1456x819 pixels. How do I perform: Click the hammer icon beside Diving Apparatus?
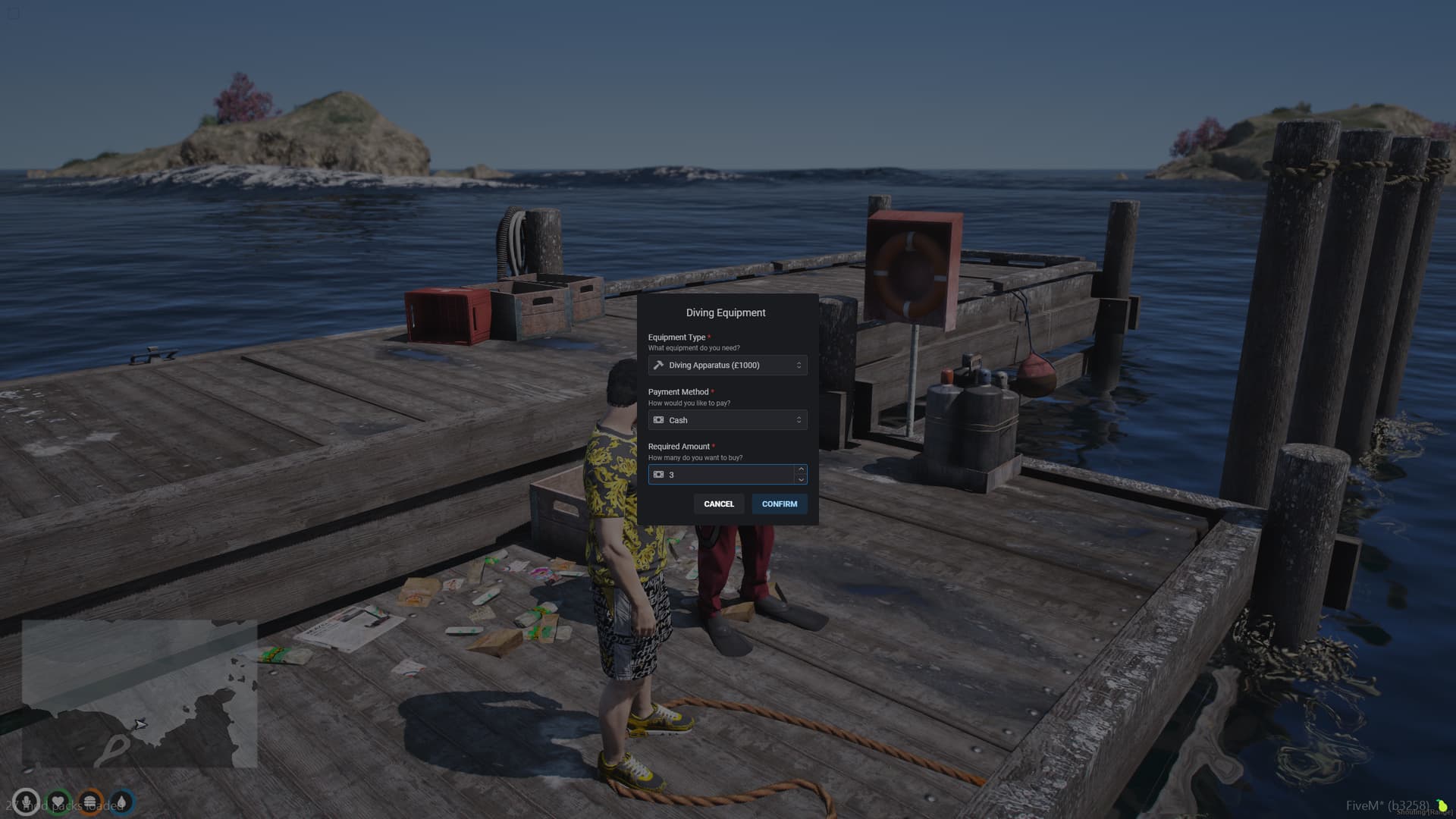(x=658, y=365)
